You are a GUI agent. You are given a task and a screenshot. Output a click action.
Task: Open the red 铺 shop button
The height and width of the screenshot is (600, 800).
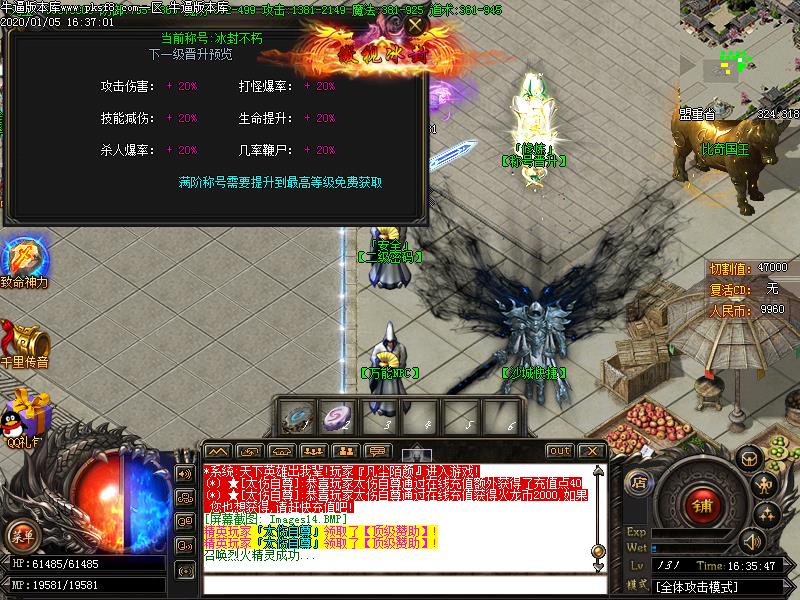tap(703, 506)
